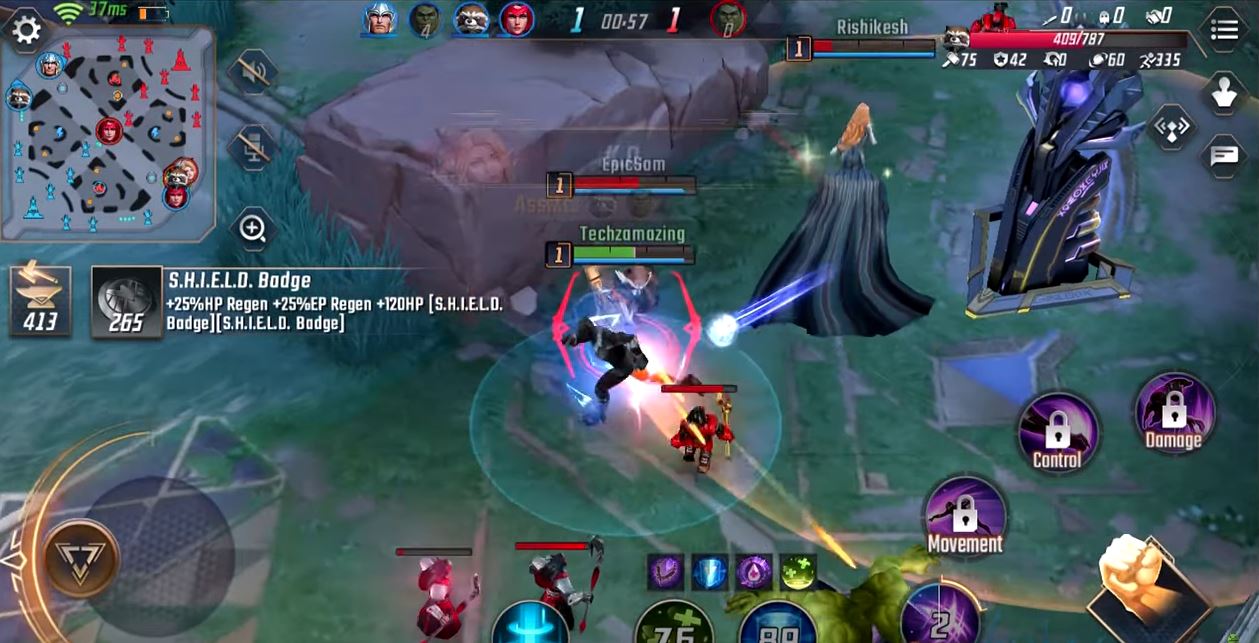1259x643 pixels.
Task: Tap the magnifying glass zoom button
Action: 252,230
